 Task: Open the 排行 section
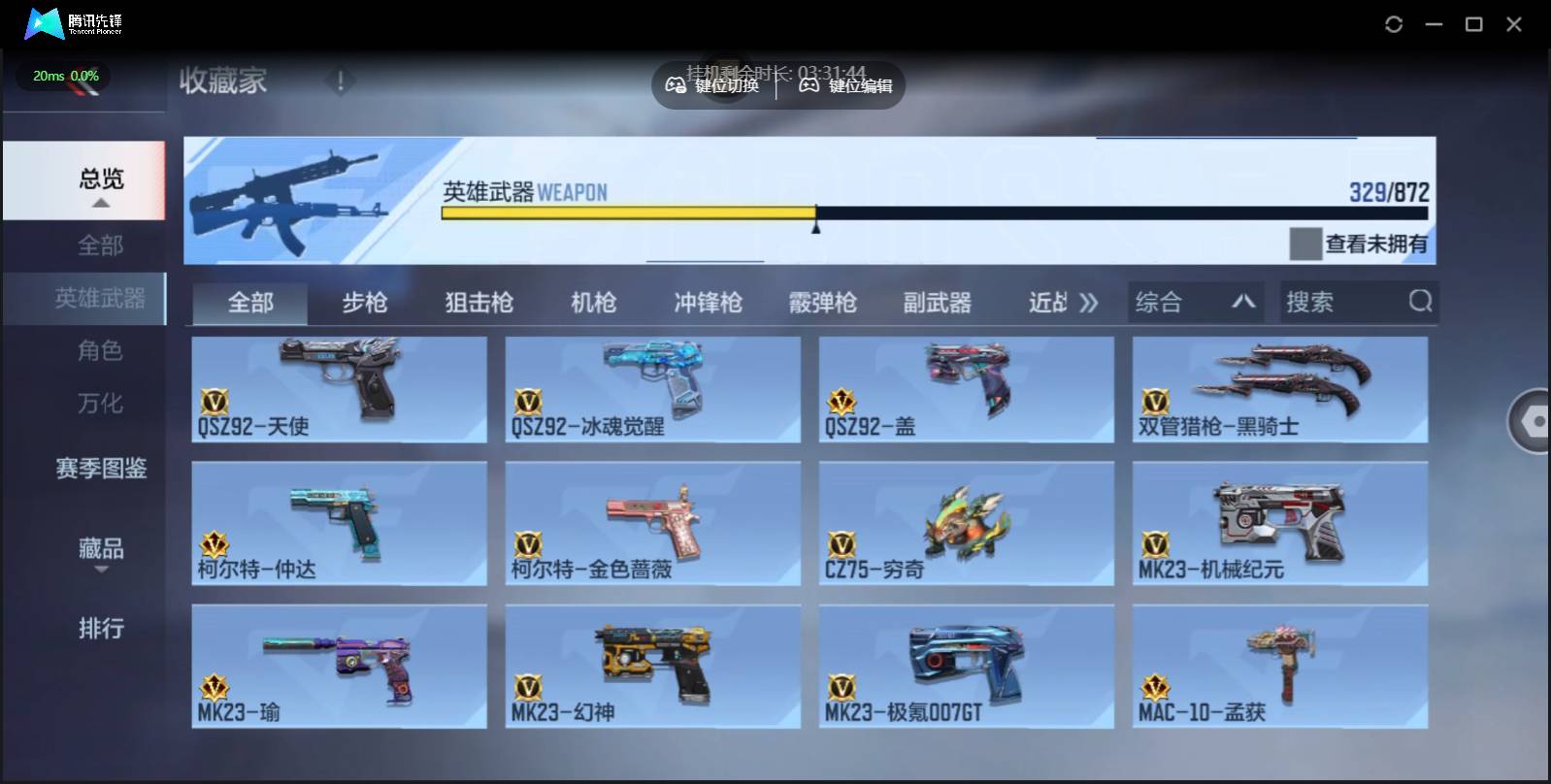tap(101, 629)
